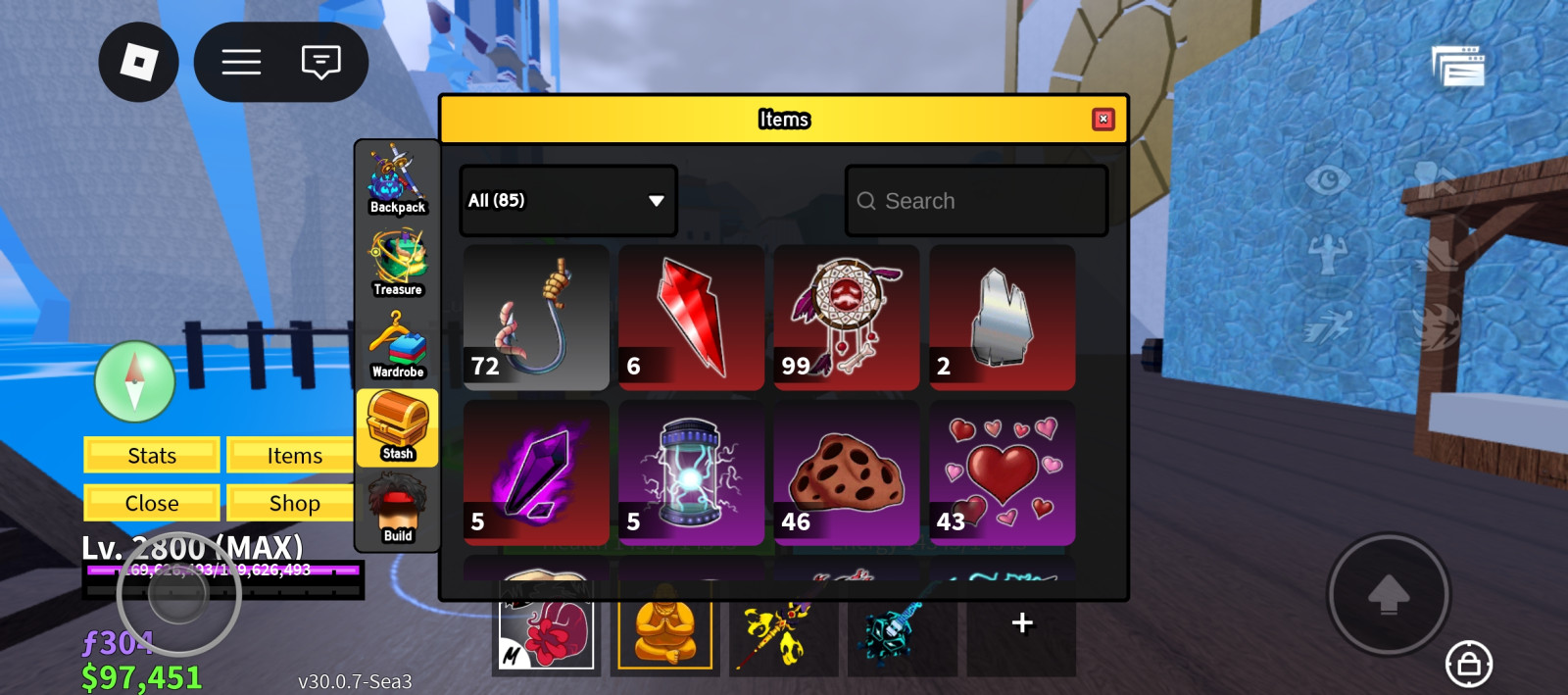Open the Roblox main menu
Screen dimensions: 1568x695
(139, 63)
